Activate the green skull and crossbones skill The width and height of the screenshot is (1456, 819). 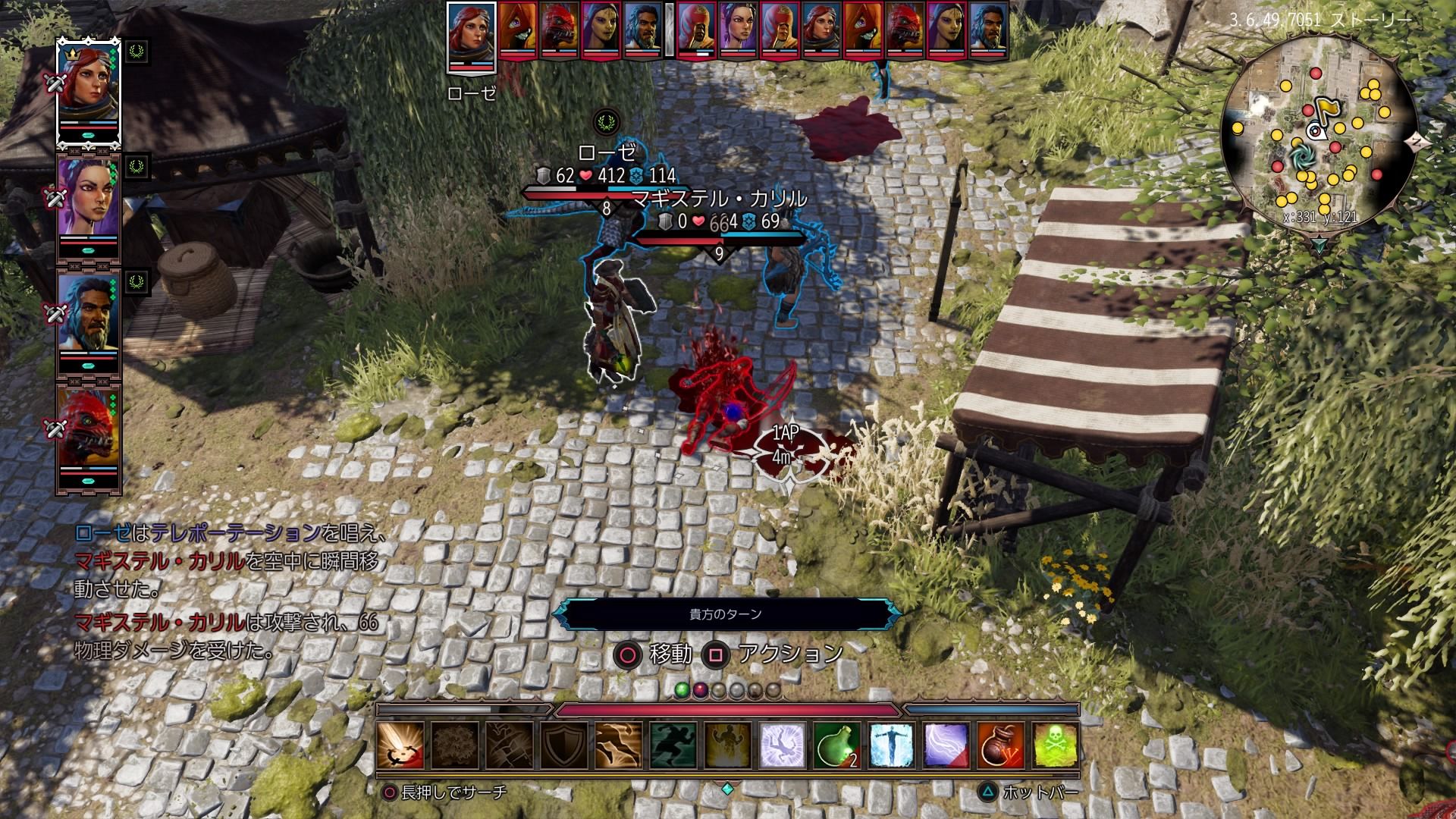pos(1056,745)
